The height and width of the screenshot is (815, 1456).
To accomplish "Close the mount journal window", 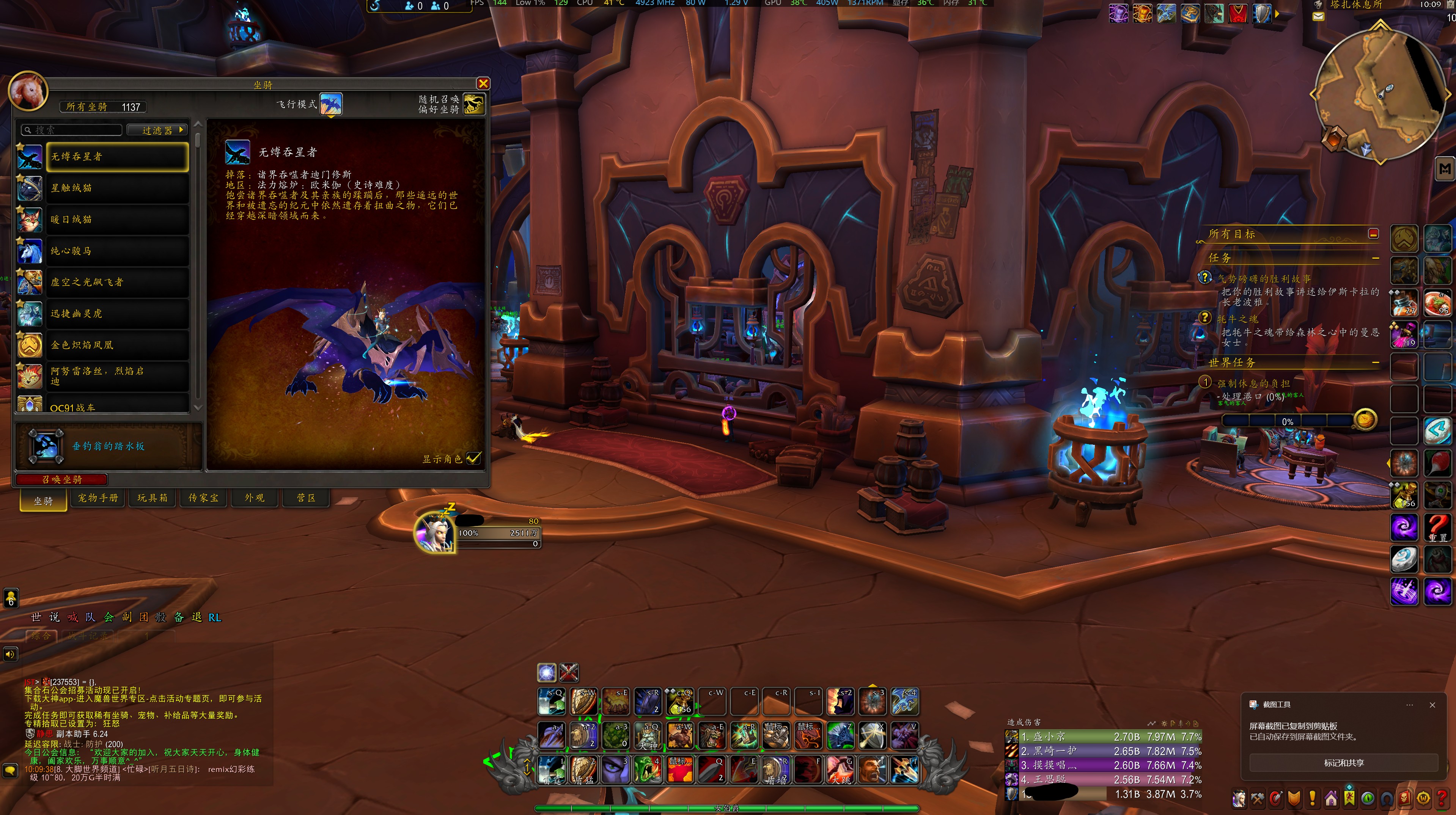I will (x=483, y=84).
